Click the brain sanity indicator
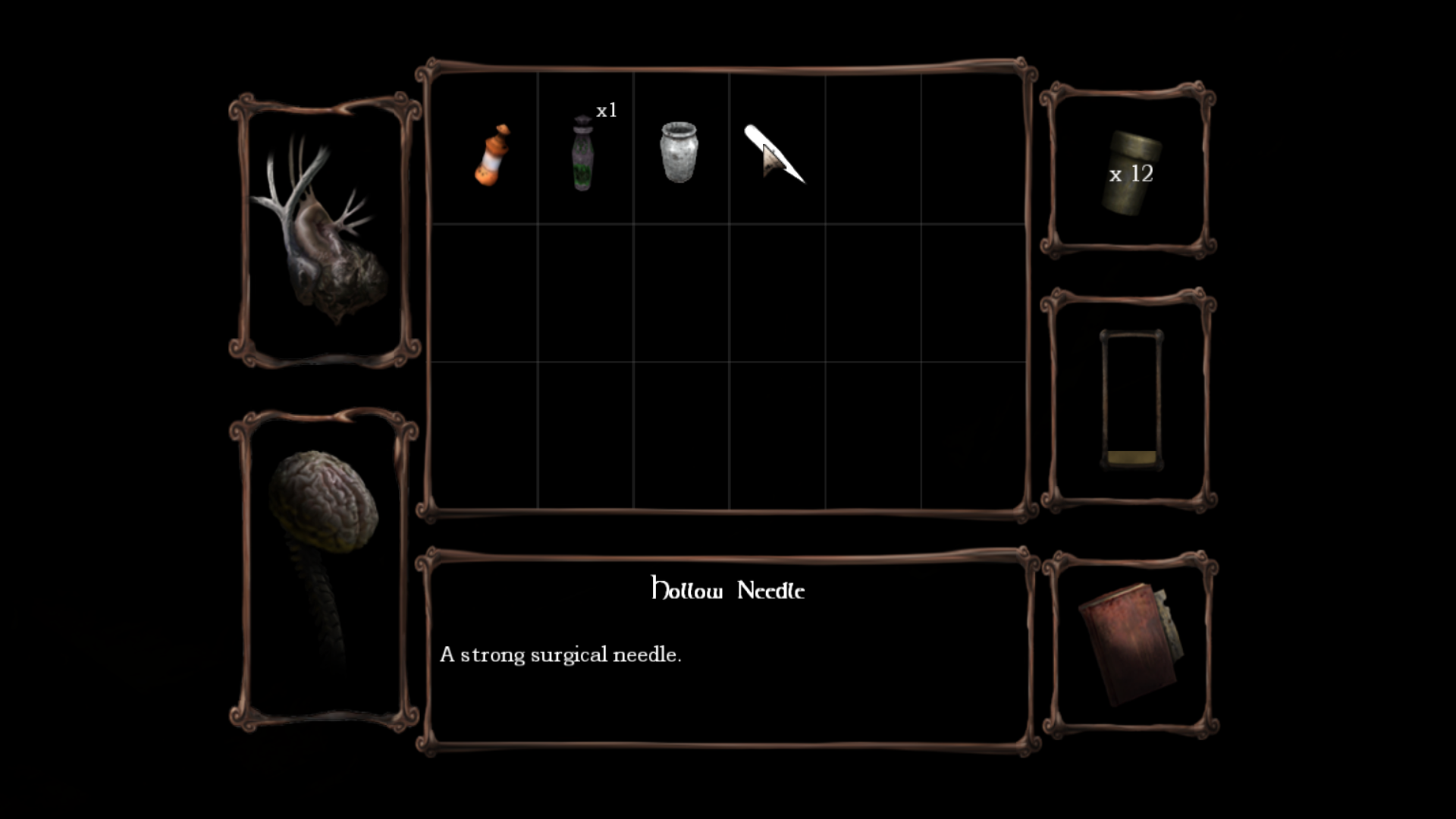The image size is (1456, 819). tap(324, 531)
